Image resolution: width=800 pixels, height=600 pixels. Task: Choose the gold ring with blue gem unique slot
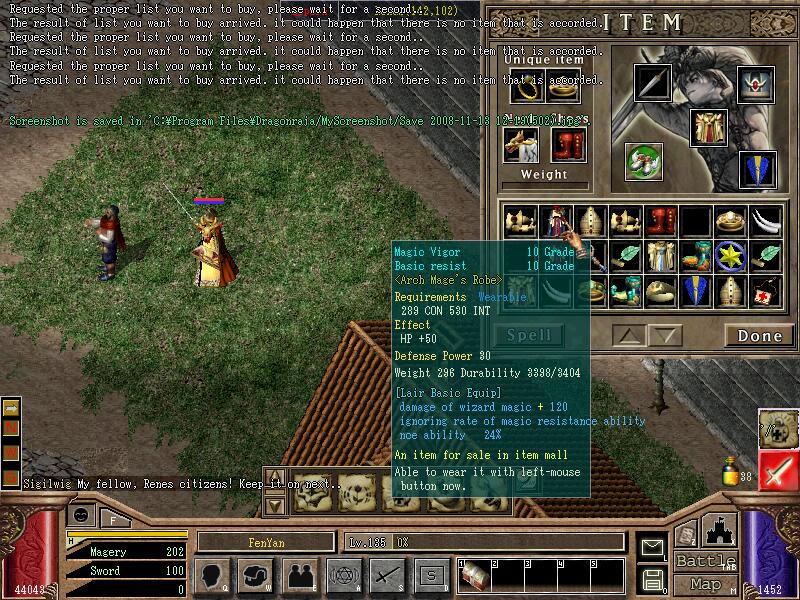[x=527, y=89]
